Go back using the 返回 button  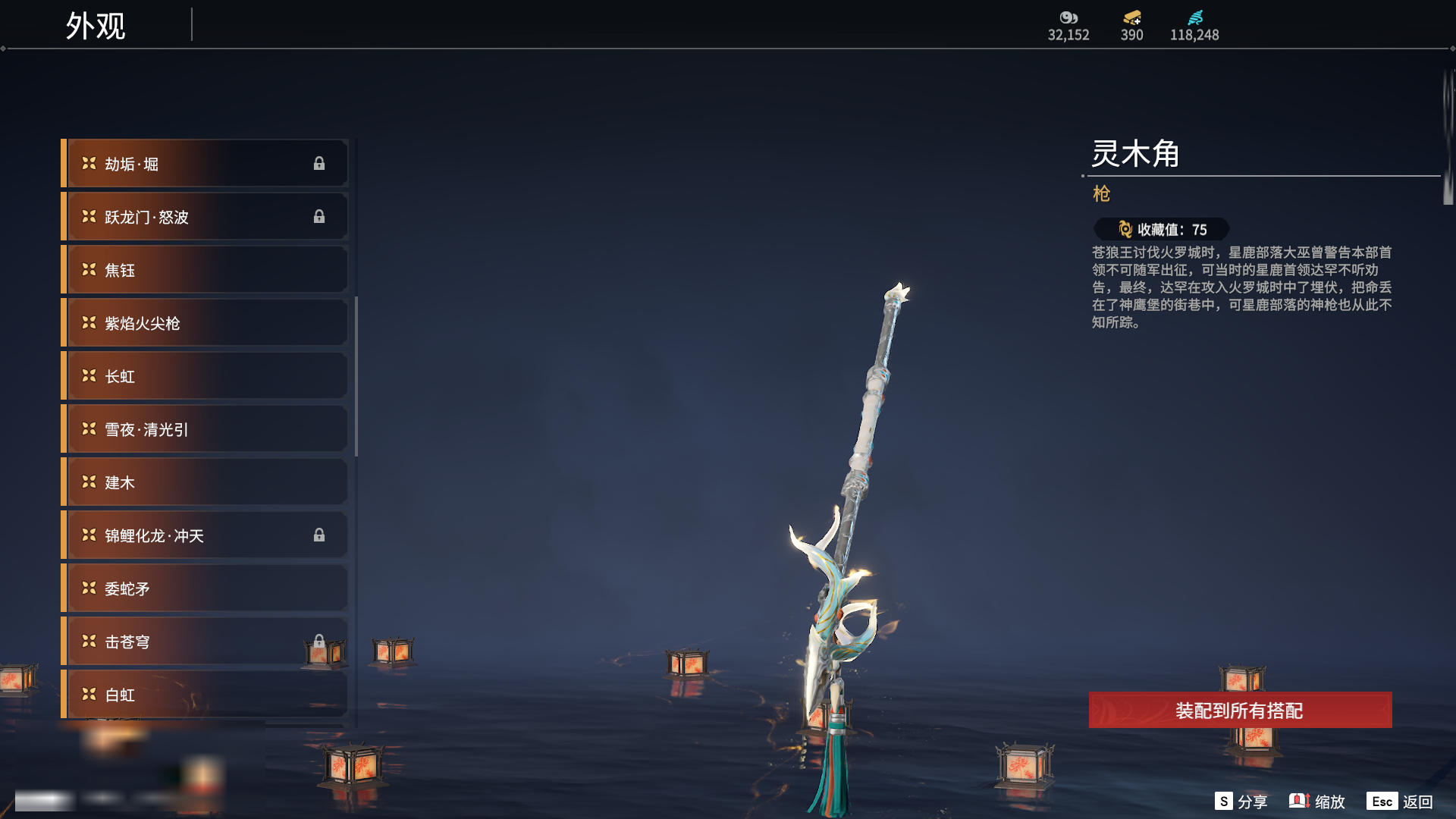[x=1401, y=802]
